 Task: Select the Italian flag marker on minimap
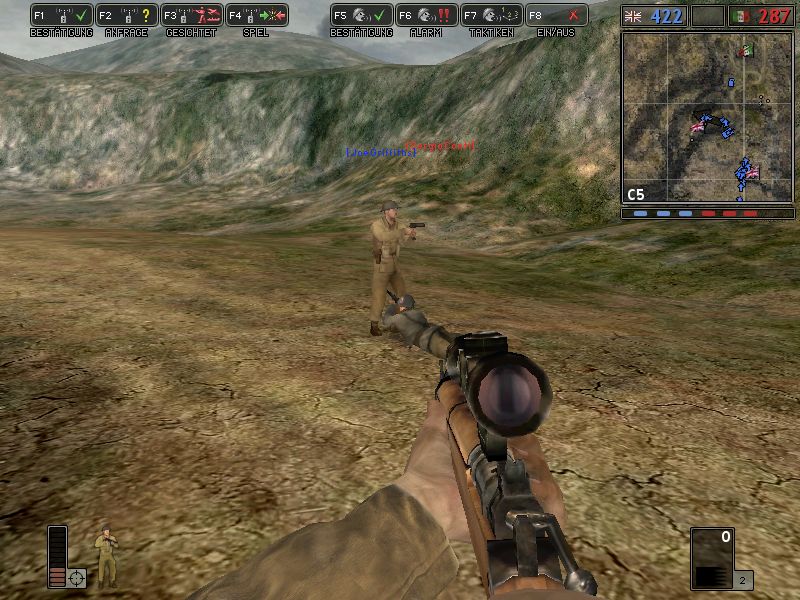744,51
